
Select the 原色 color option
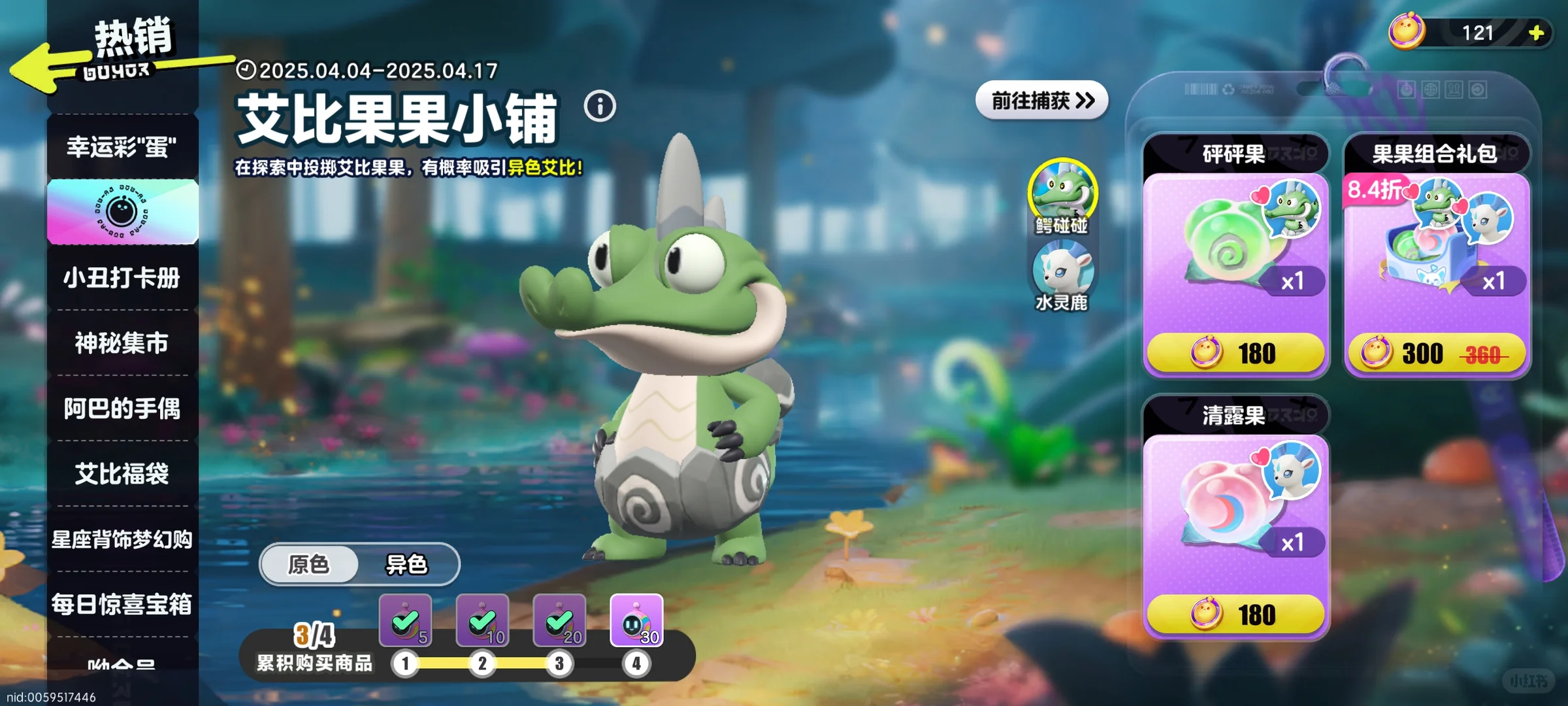308,565
